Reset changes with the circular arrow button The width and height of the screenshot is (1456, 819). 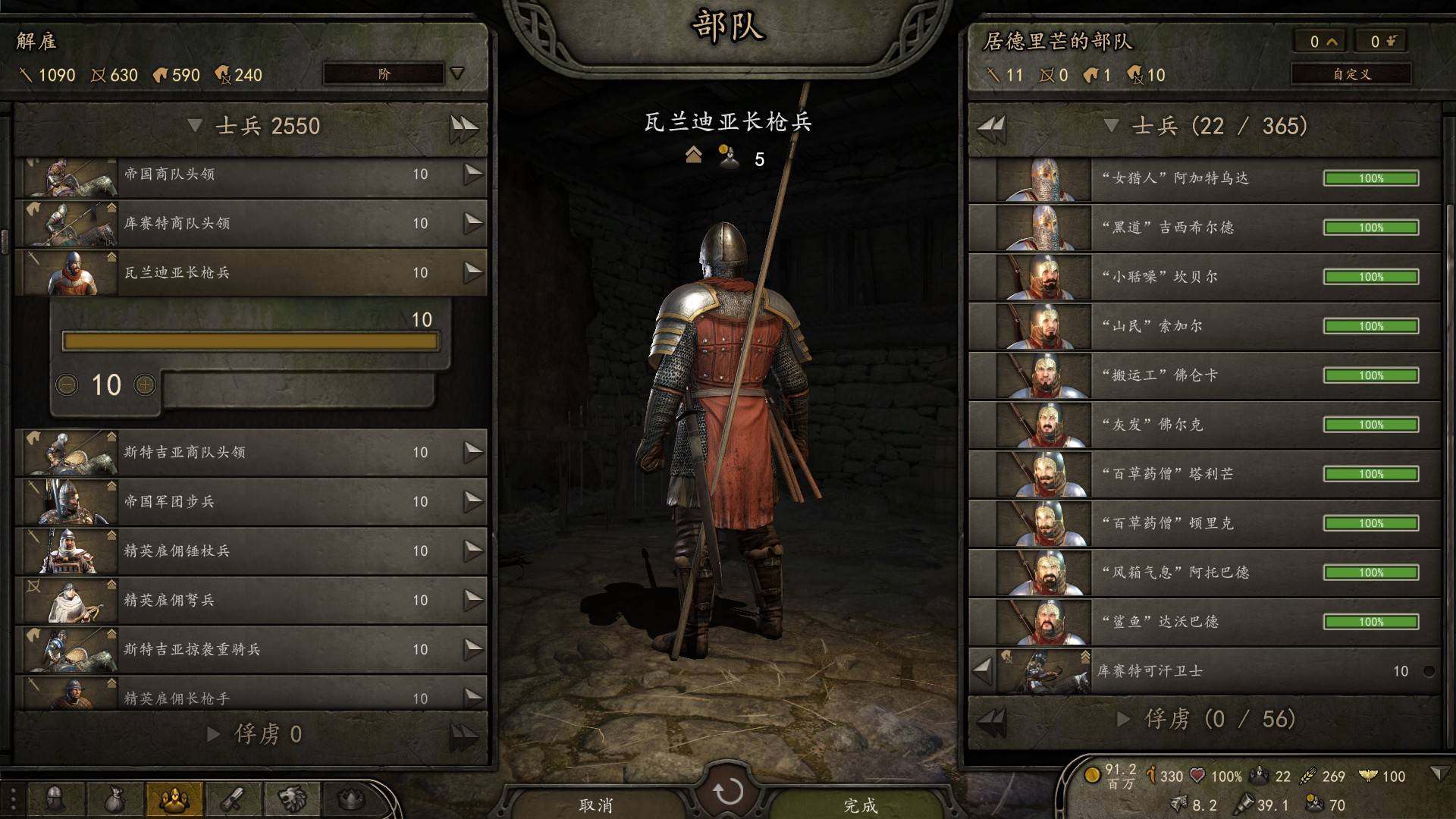(728, 792)
